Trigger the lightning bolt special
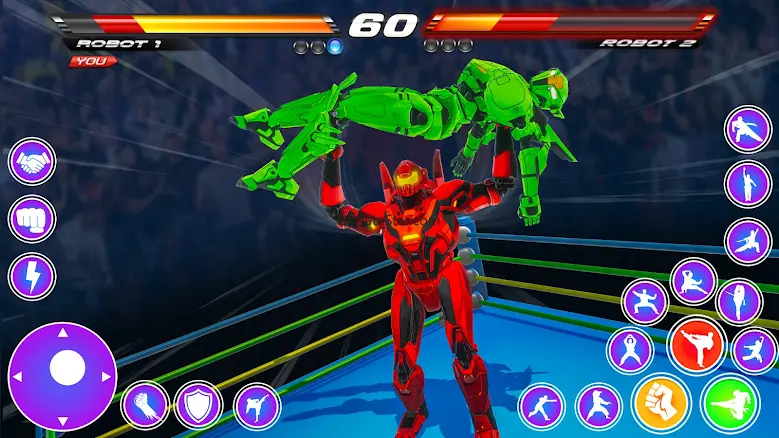Screen dimensions: 779x438 coord(32,276)
